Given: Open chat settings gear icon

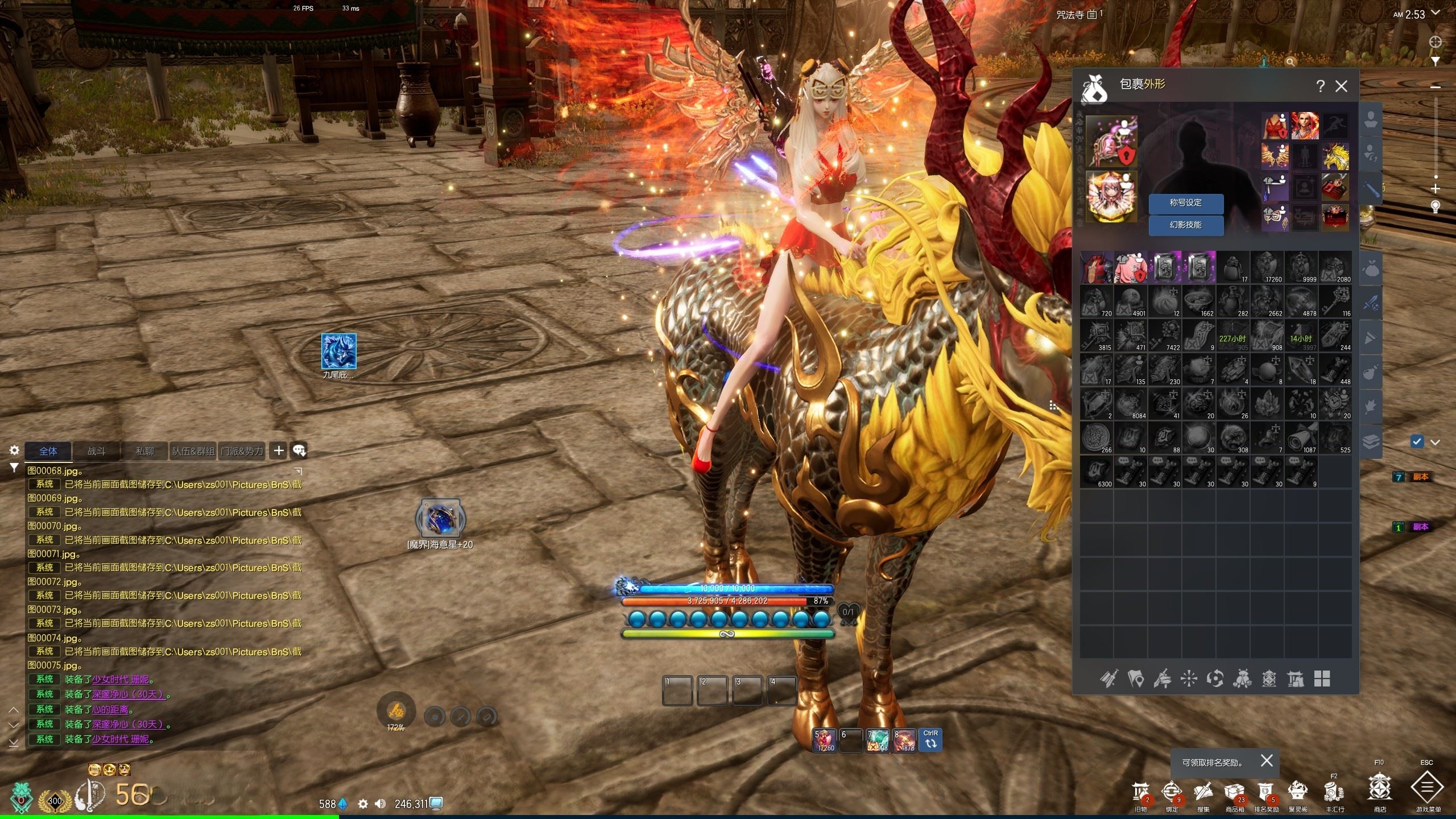Looking at the screenshot, I should pos(14,450).
